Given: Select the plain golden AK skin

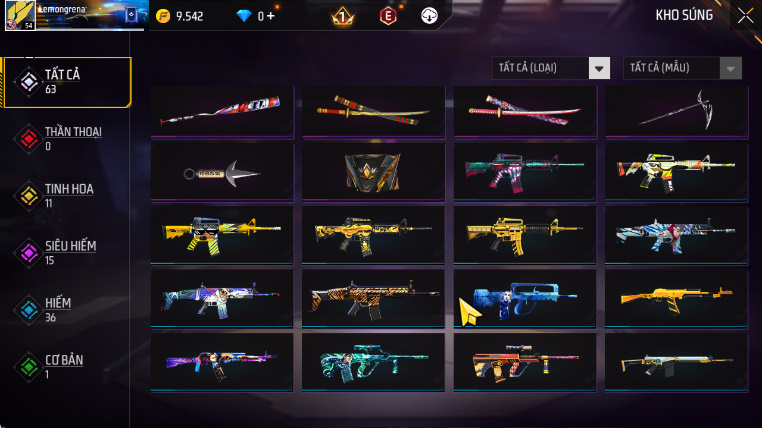Looking at the screenshot, I should pos(676,298).
